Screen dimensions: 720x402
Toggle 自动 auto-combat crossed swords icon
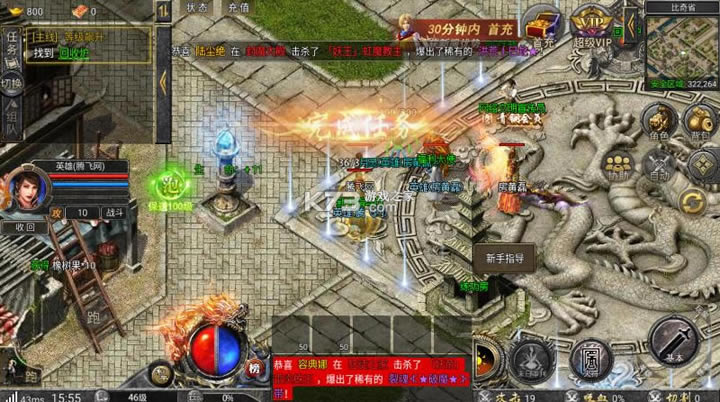pos(657,165)
